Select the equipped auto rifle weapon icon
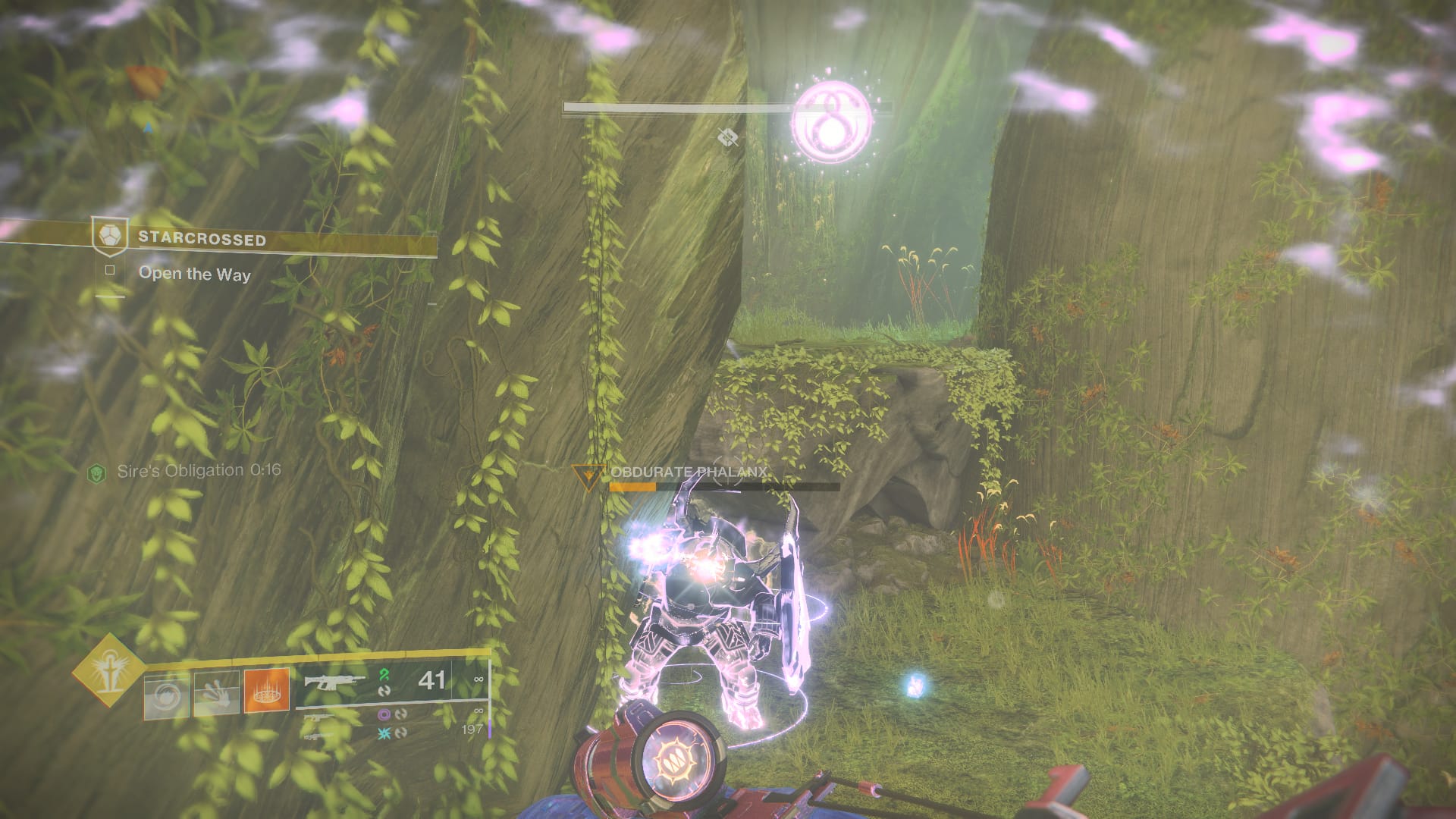This screenshot has width=1456, height=819. (x=334, y=682)
